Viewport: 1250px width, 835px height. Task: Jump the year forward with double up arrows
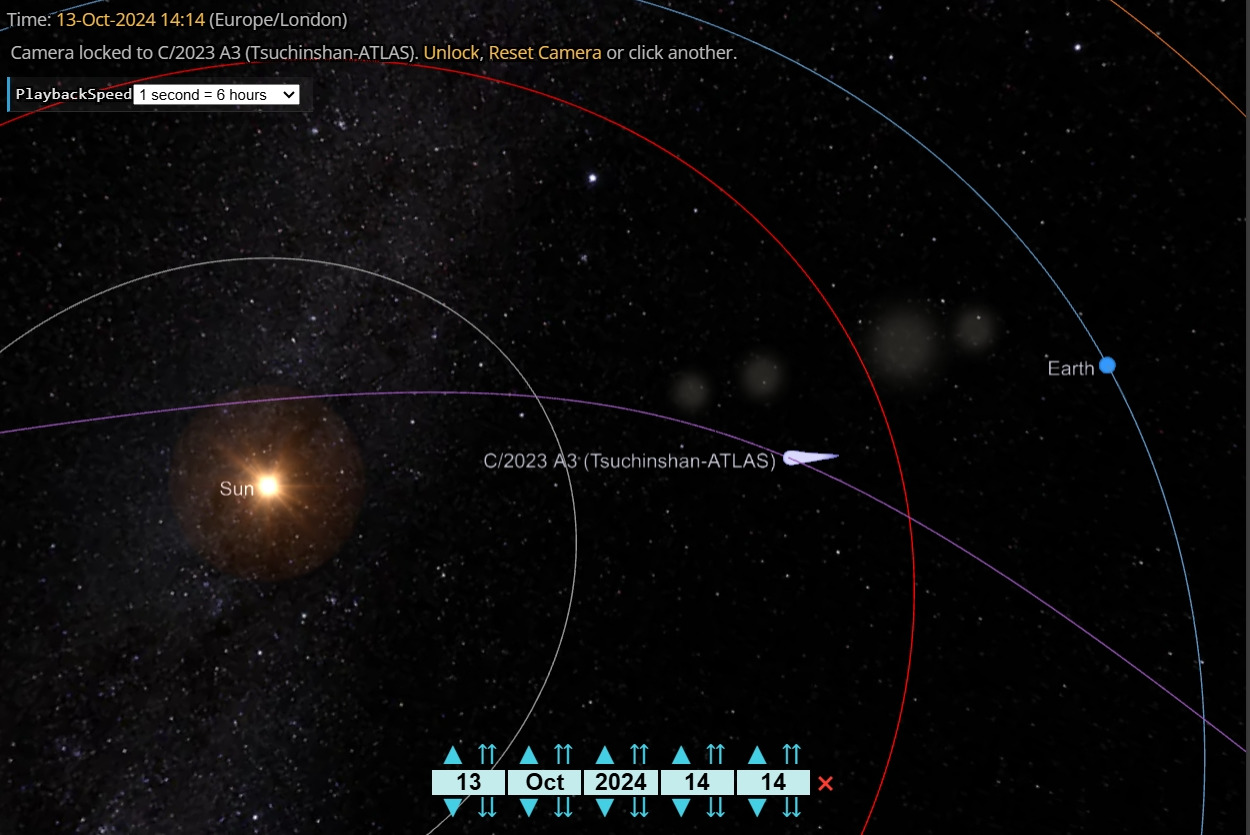[x=640, y=755]
